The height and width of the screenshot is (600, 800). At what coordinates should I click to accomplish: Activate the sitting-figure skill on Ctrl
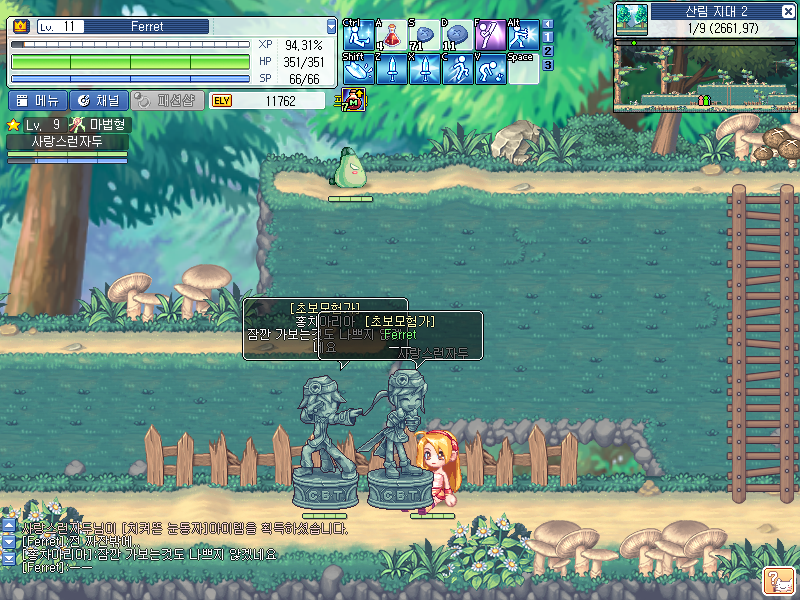coord(358,36)
